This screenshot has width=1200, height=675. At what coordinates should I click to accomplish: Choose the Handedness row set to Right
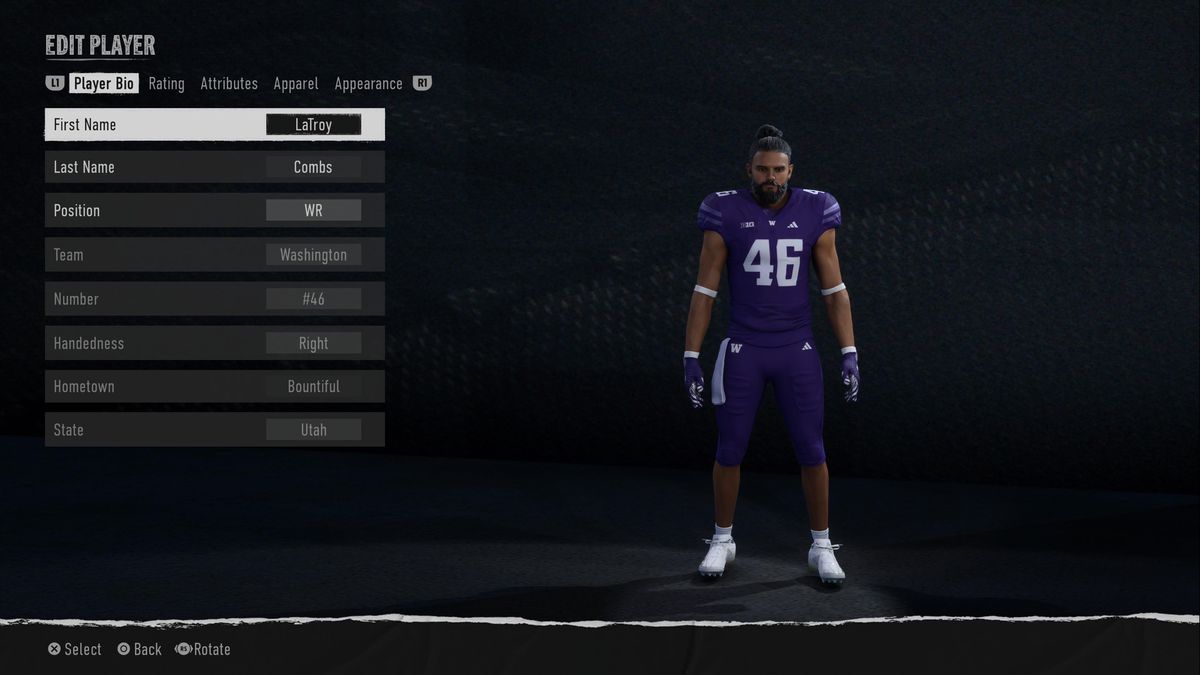click(215, 343)
